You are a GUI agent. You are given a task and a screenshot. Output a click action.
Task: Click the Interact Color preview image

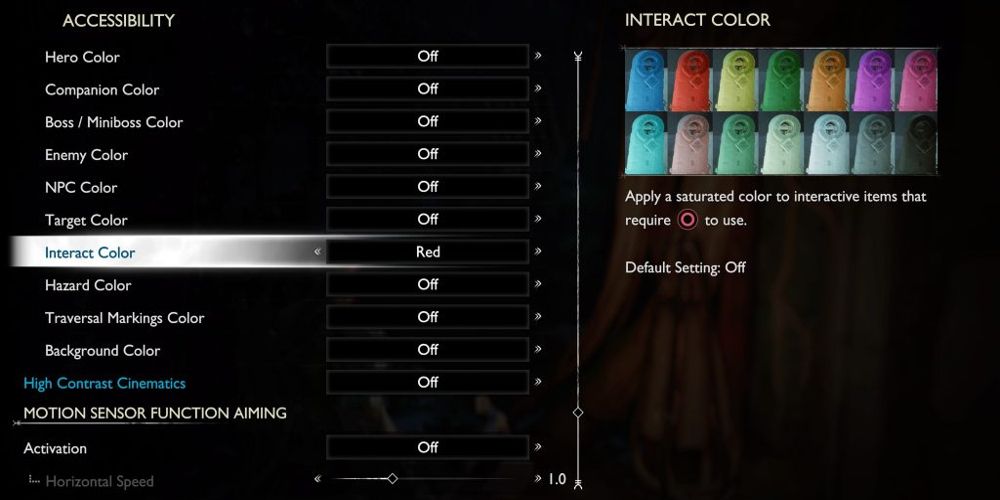pyautogui.click(x=781, y=110)
